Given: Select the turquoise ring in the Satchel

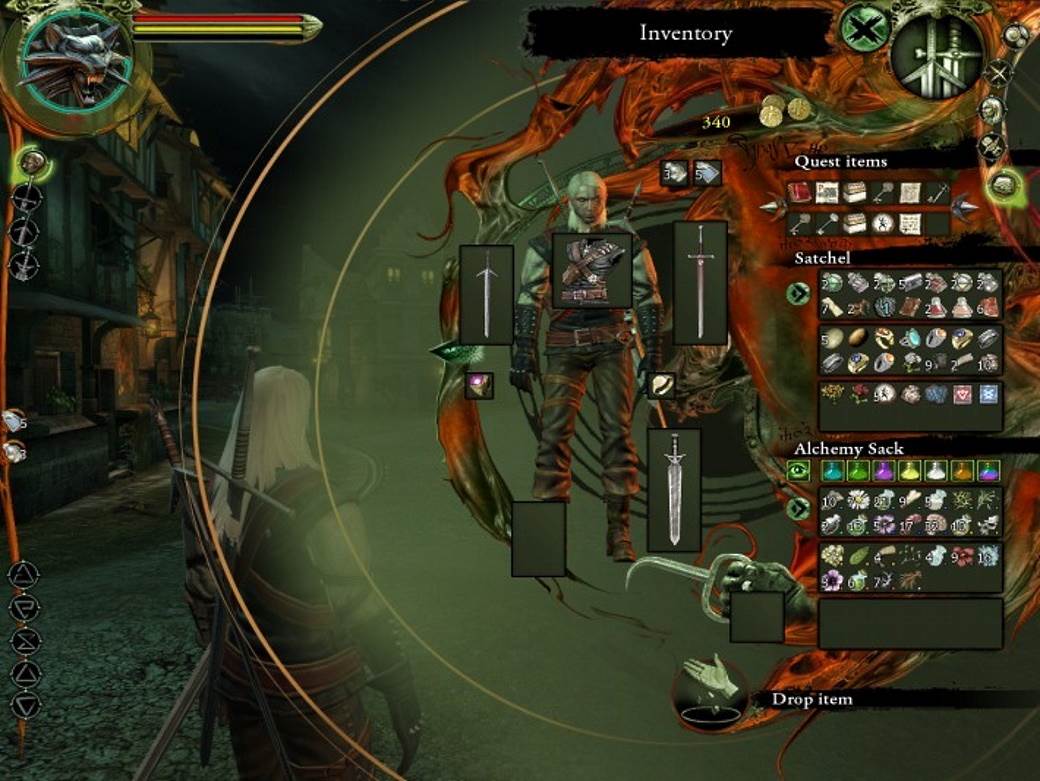Looking at the screenshot, I should (x=910, y=339).
